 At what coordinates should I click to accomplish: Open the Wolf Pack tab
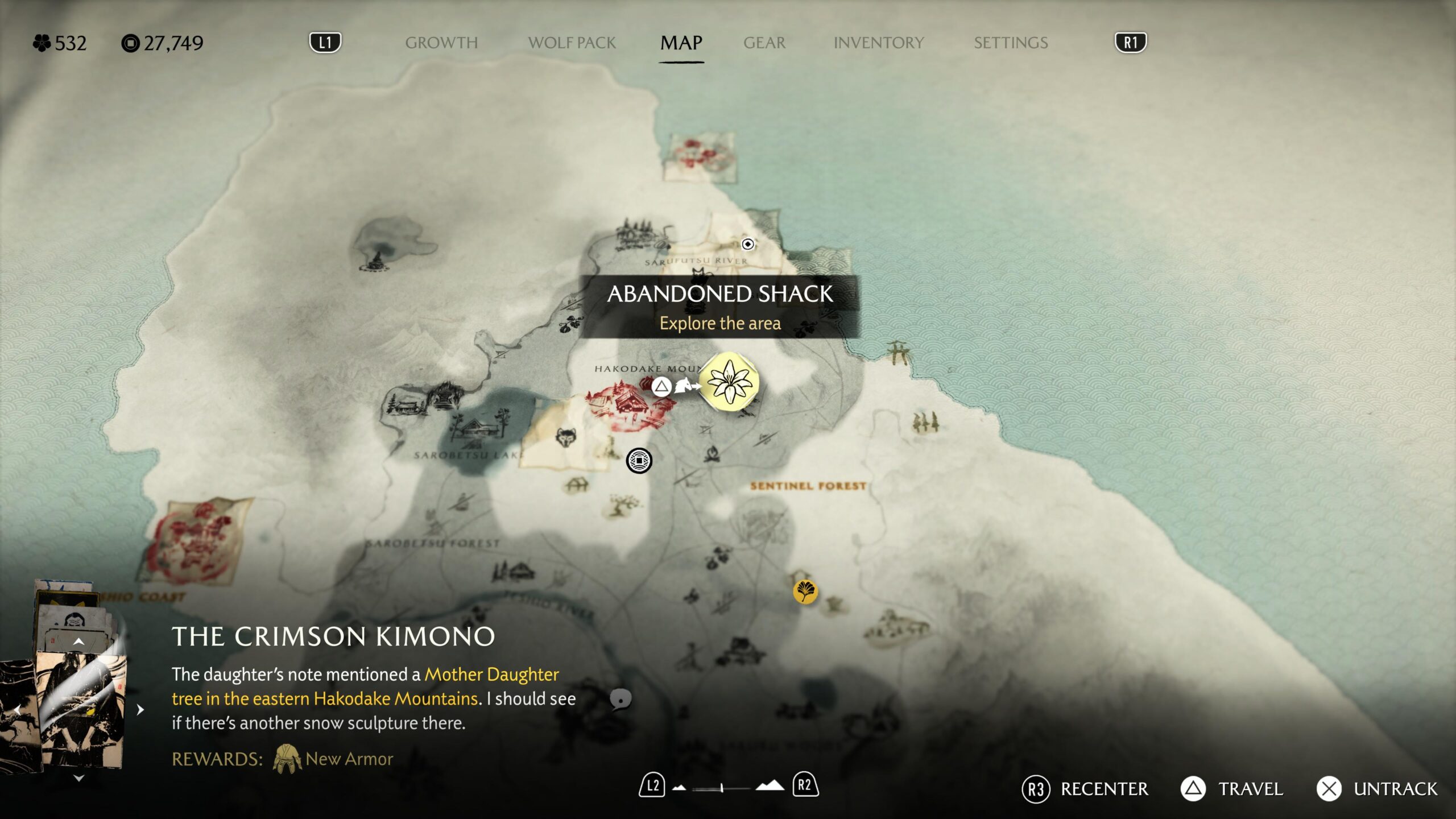(572, 43)
